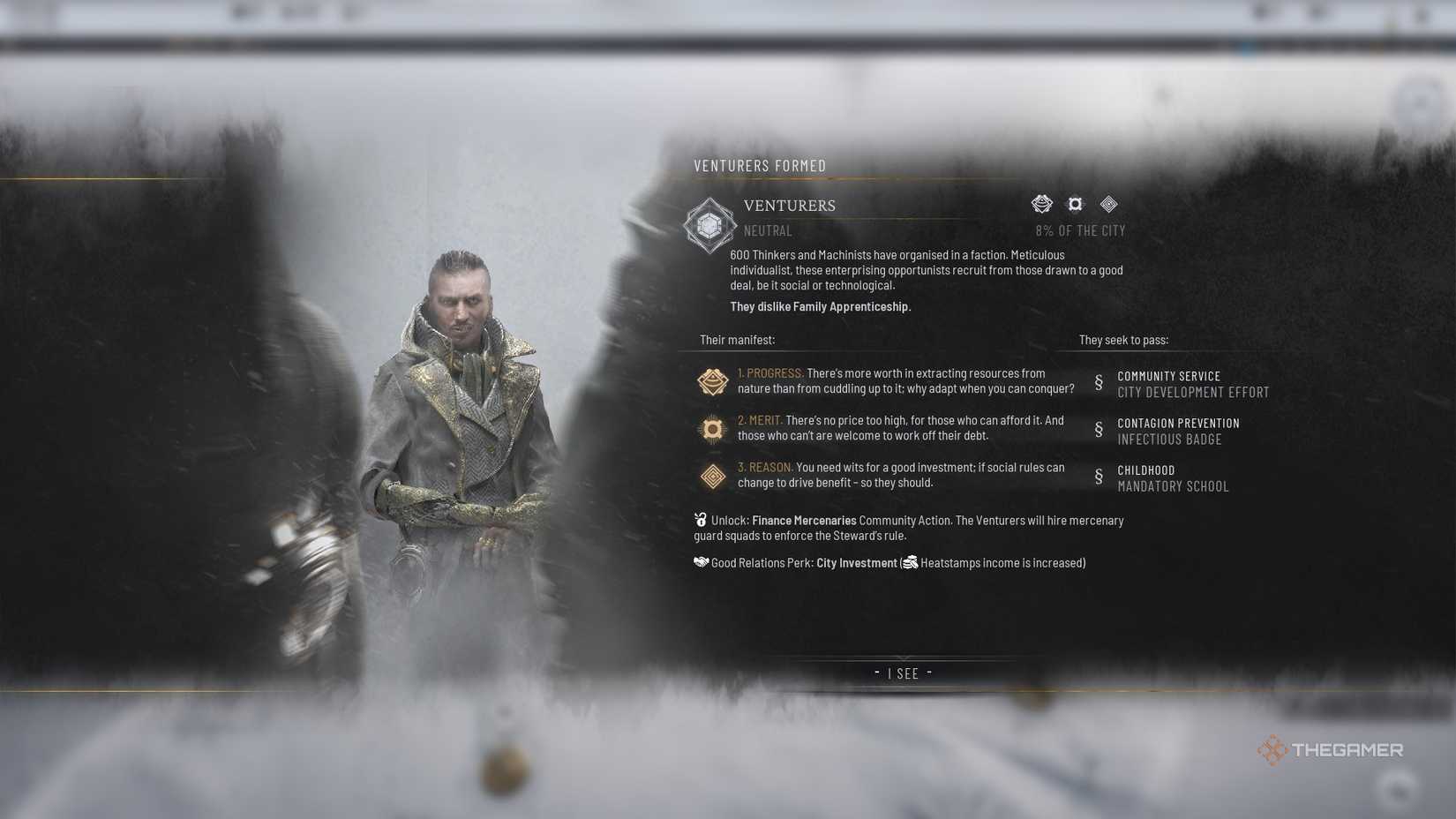Toggle the section mark beside Contagion Prevention
1456x819 pixels.
pos(1099,431)
